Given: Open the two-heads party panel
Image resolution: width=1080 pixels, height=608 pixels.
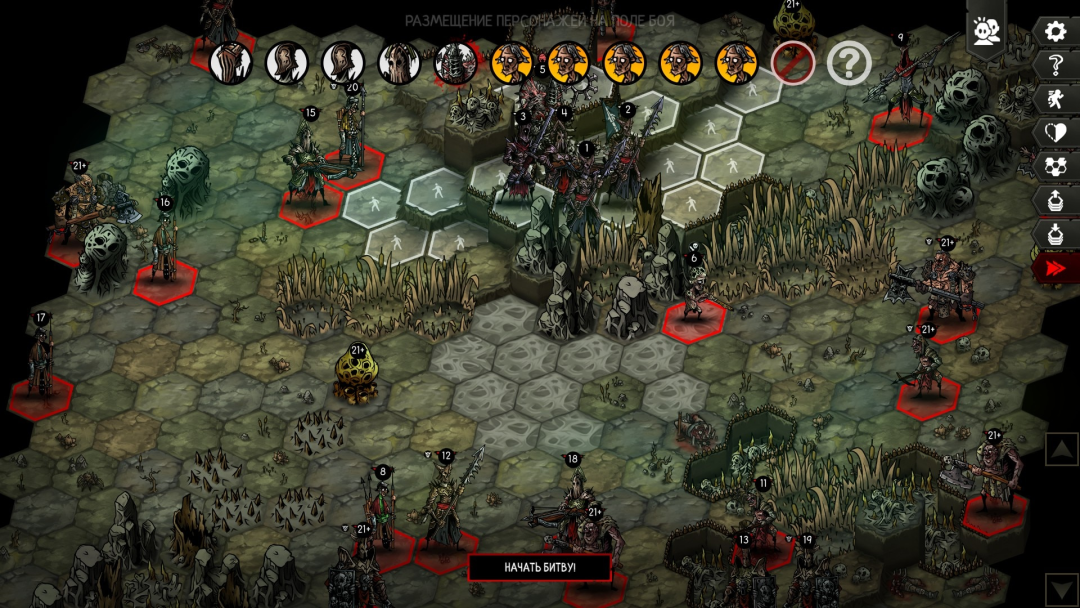Looking at the screenshot, I should (986, 32).
